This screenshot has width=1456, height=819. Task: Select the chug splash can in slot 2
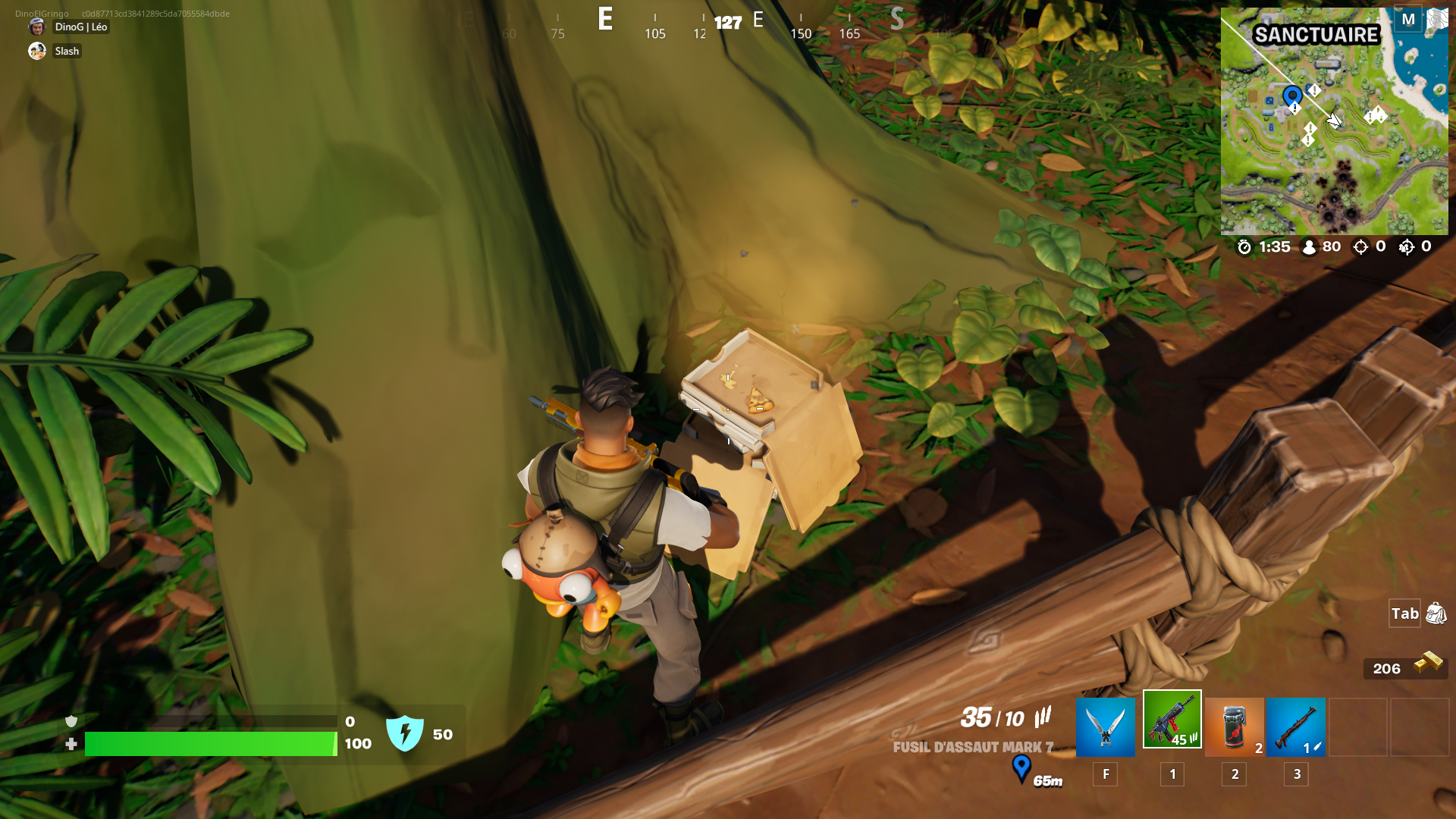pos(1235,726)
